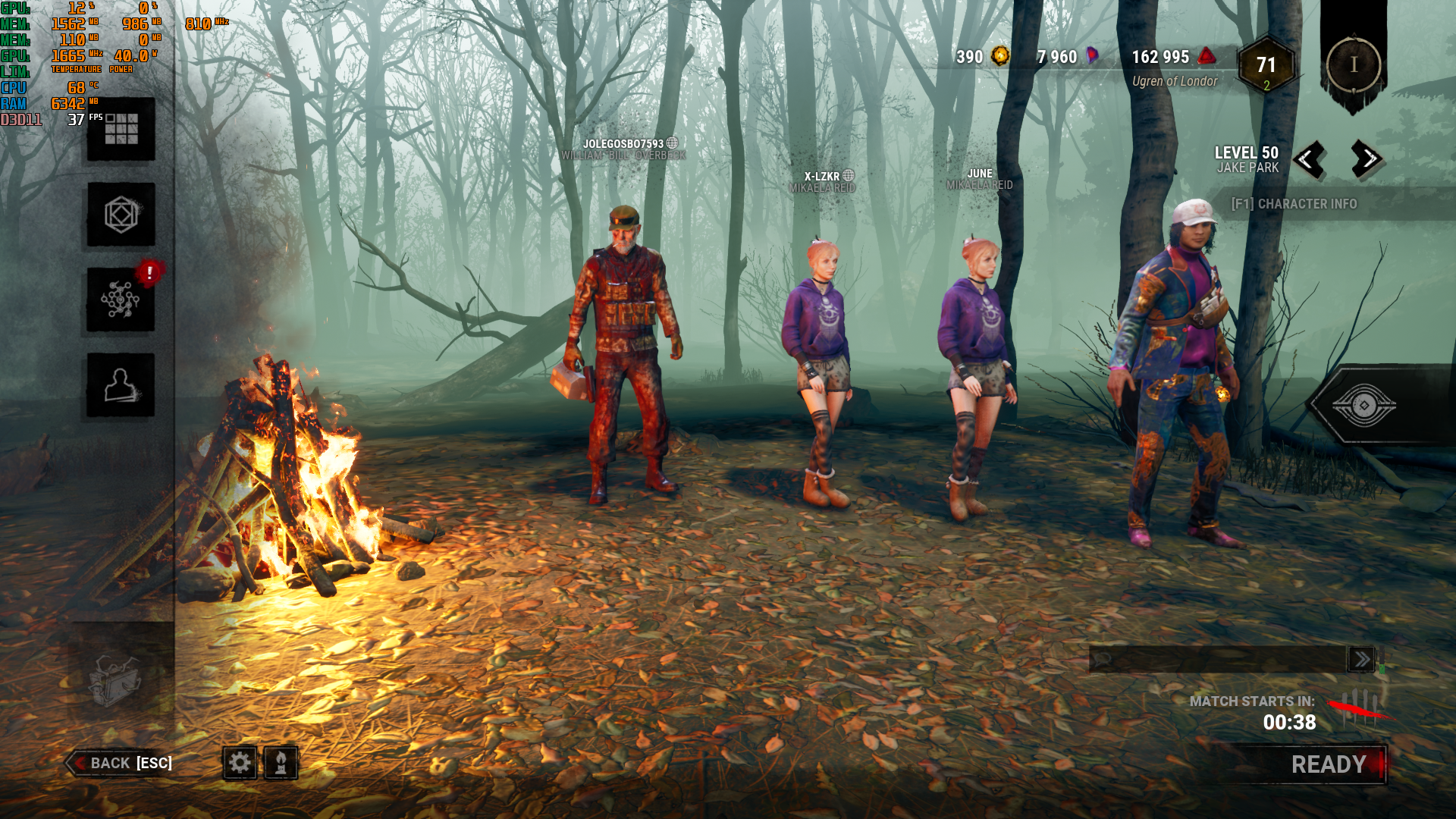This screenshot has height=819, width=1456.
Task: Select player JUNE name tag
Action: 980,174
